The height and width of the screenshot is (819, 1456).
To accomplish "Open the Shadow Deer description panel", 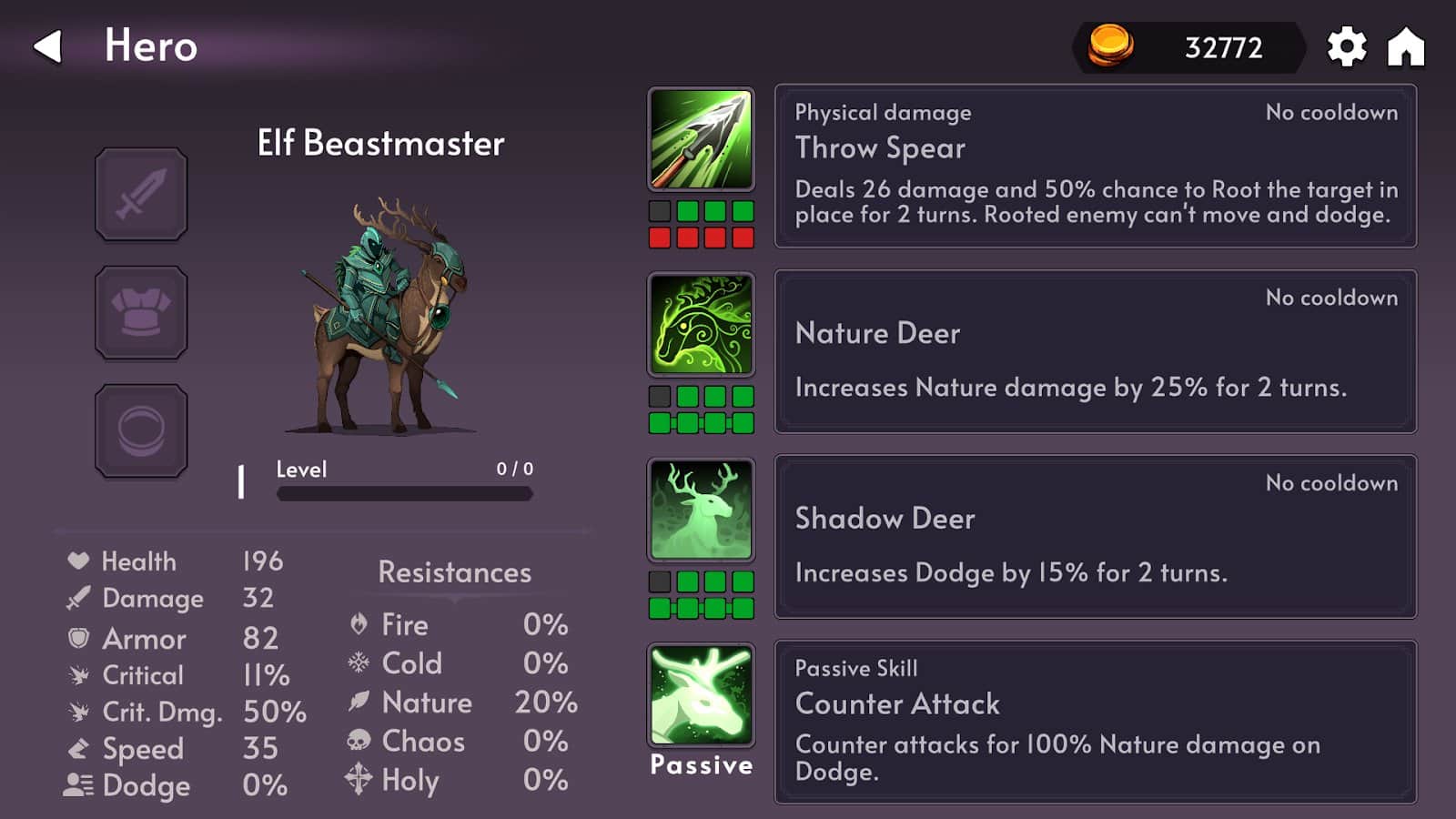I will [x=1095, y=537].
